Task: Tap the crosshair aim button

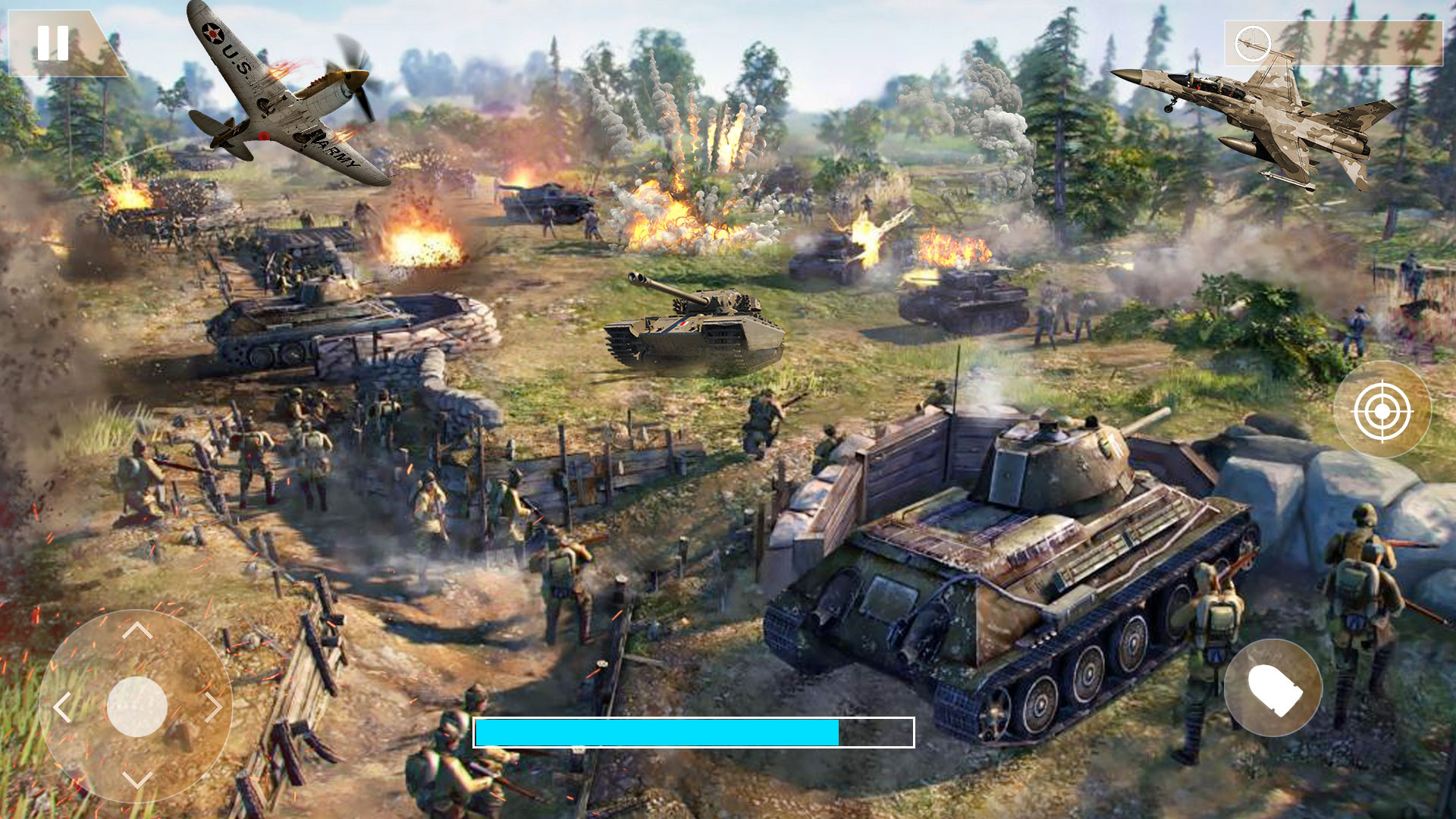Action: click(1382, 410)
